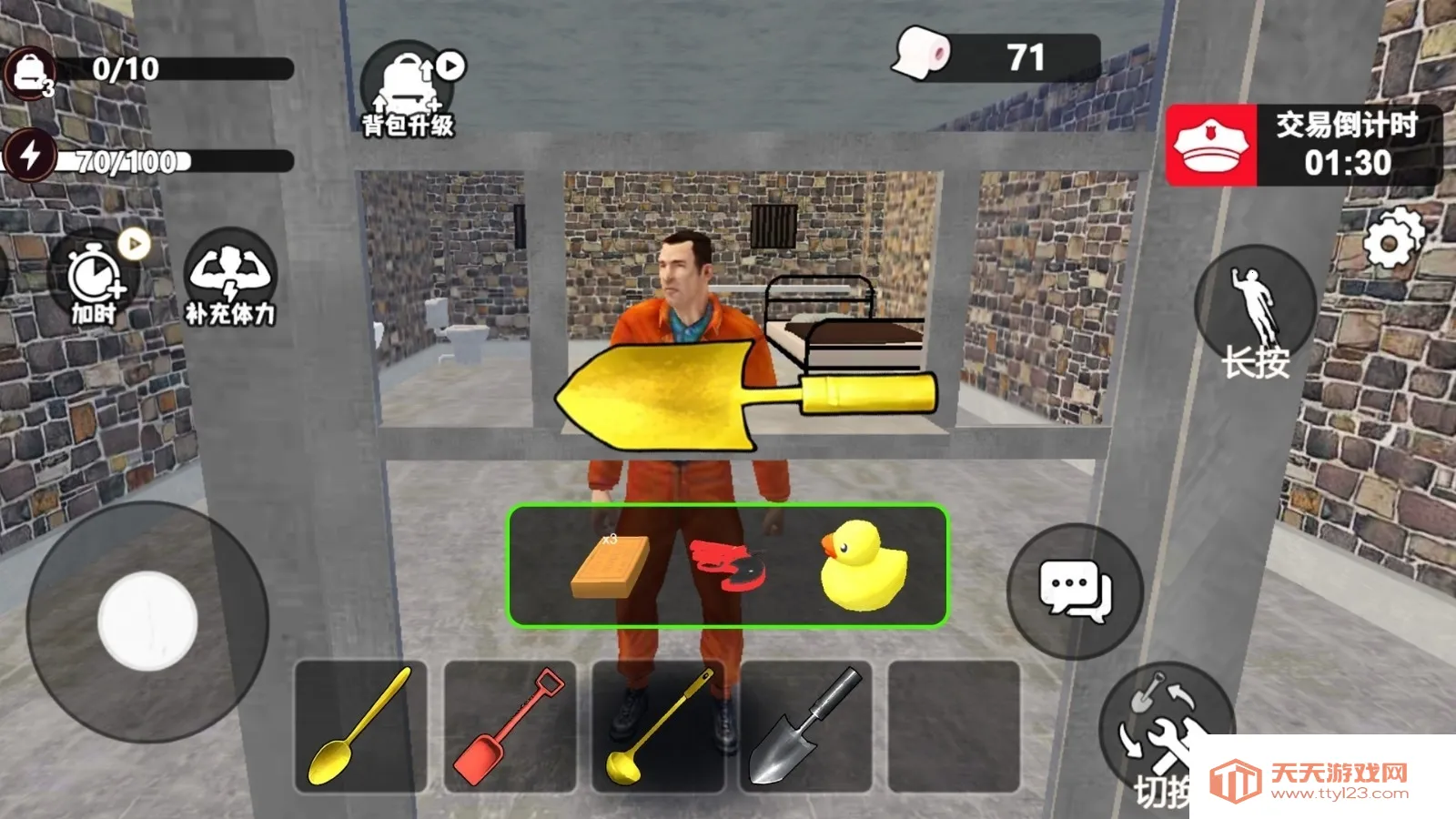Select the golden ladle hotbar slot

coord(658,725)
